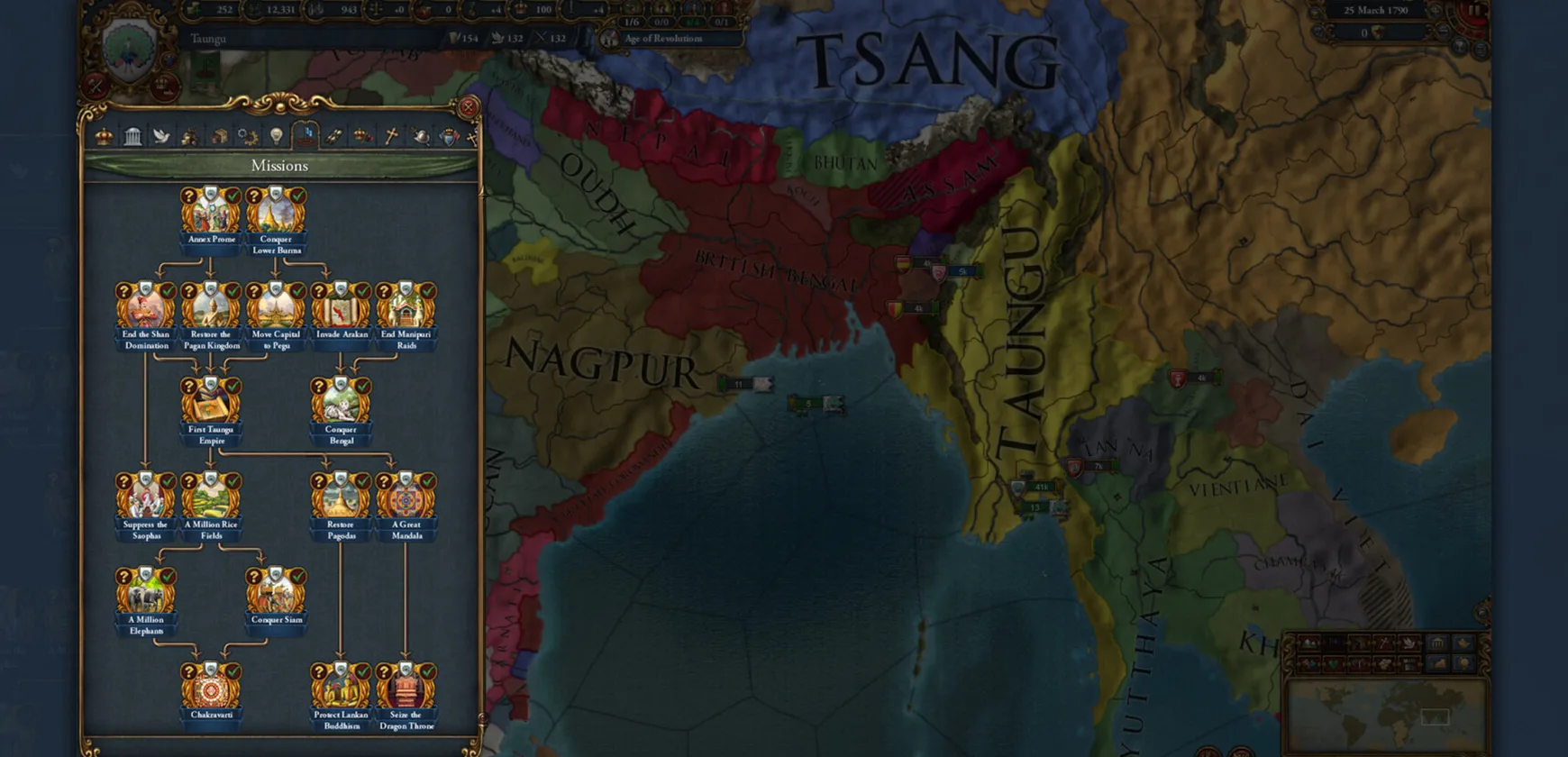Open the First Taungu Empire mission

point(211,405)
